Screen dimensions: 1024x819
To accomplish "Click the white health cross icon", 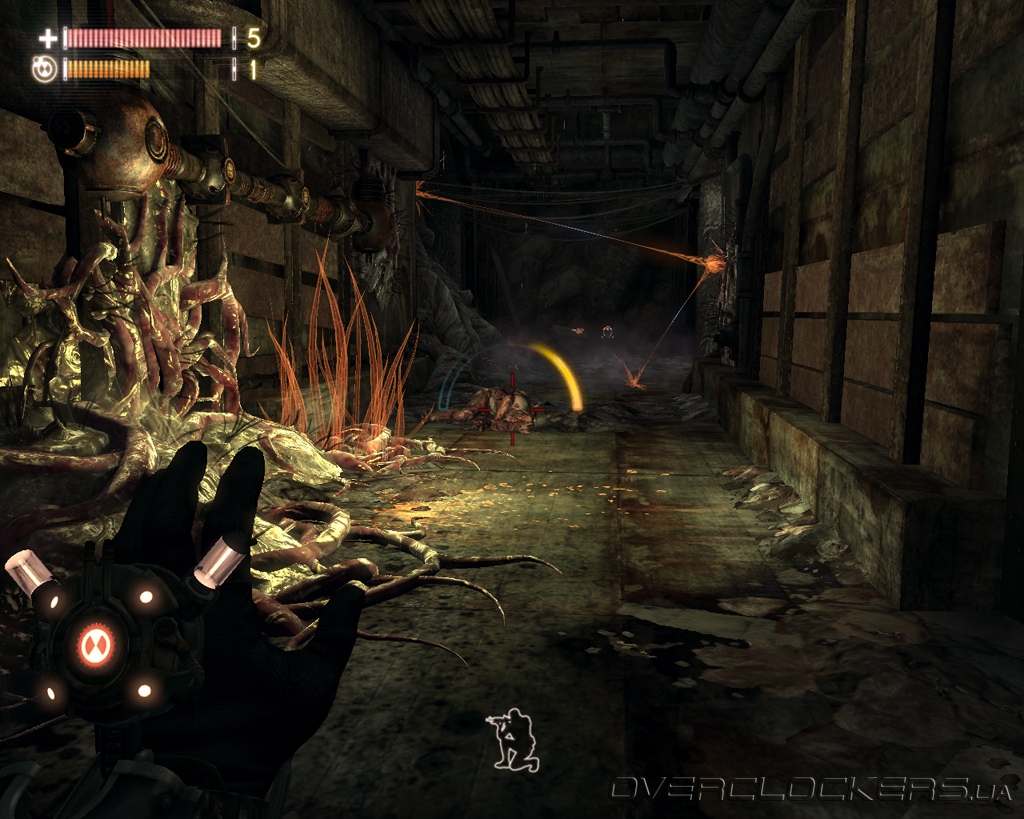I will [x=47, y=39].
